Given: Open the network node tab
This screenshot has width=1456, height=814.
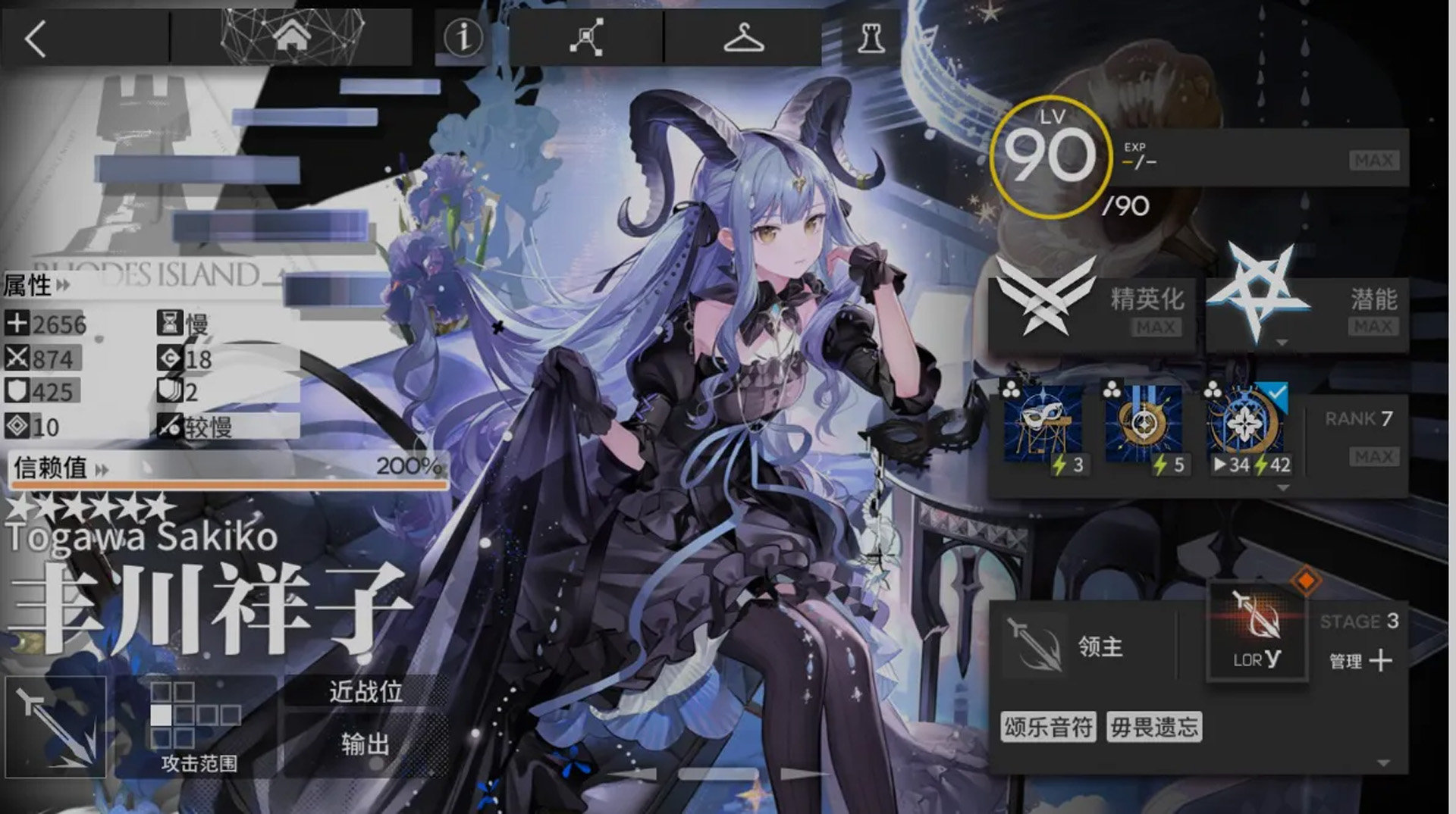Looking at the screenshot, I should 586,36.
